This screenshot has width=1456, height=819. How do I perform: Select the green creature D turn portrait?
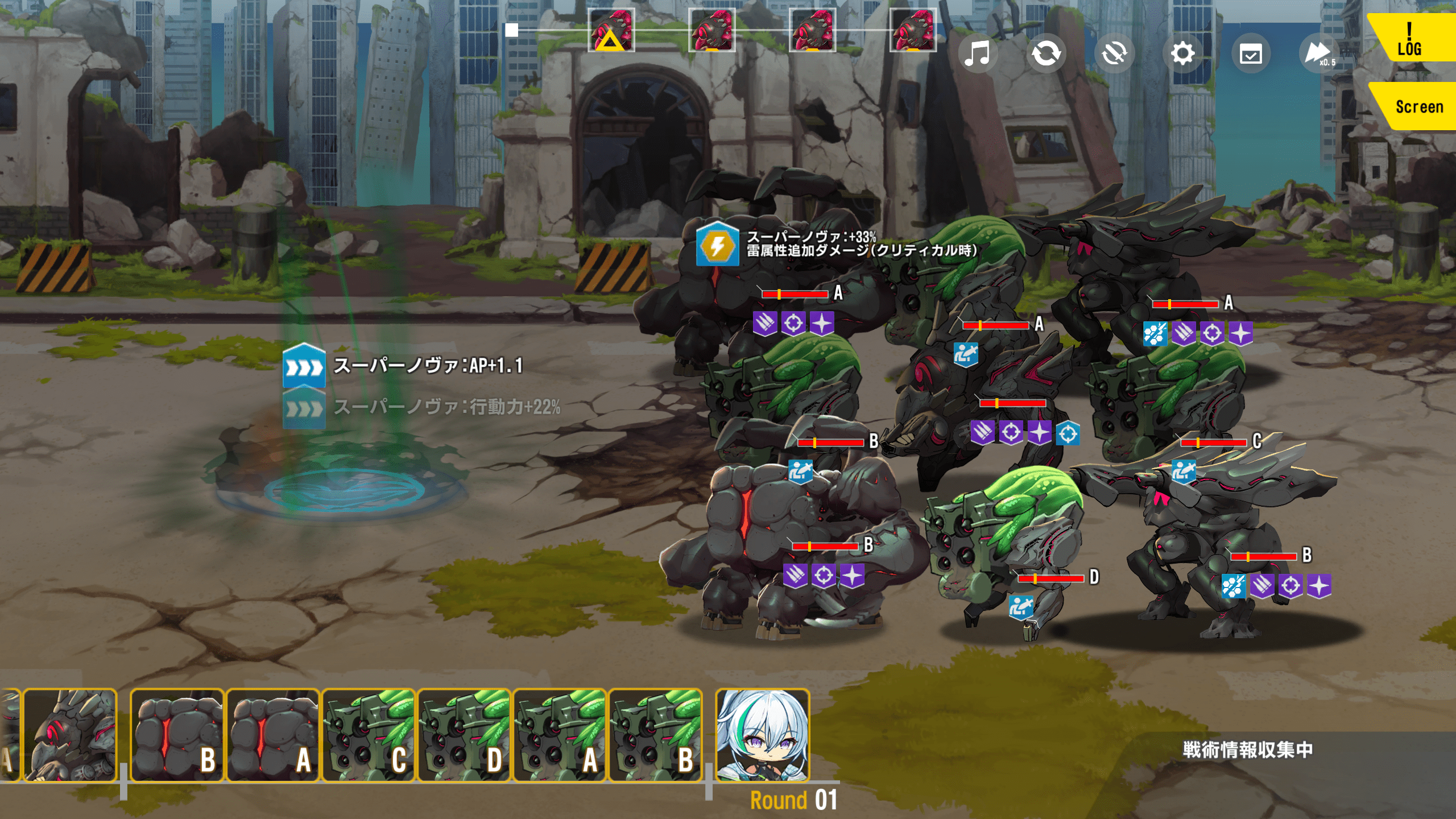coord(464,735)
